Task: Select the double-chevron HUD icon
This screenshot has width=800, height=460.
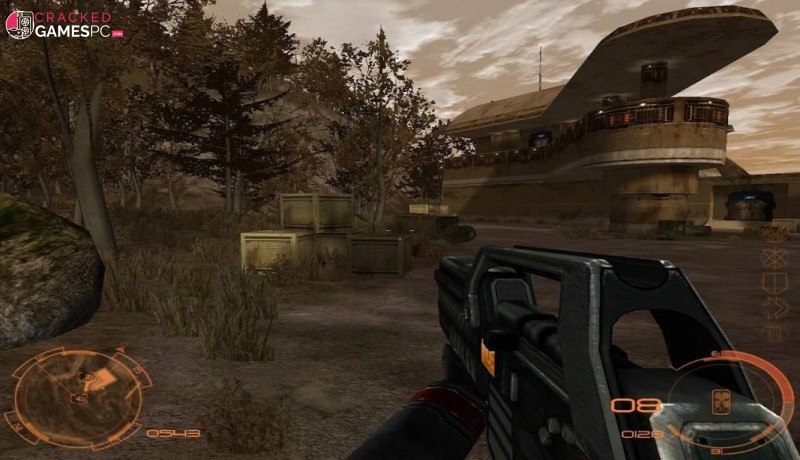Action: [x=776, y=306]
